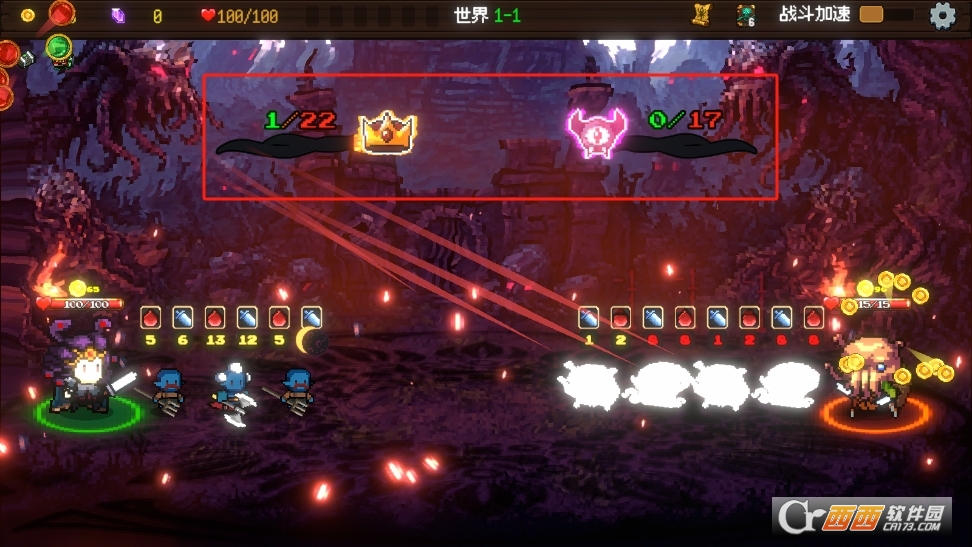Open the golden scroll map icon
The image size is (972, 547).
[701, 15]
